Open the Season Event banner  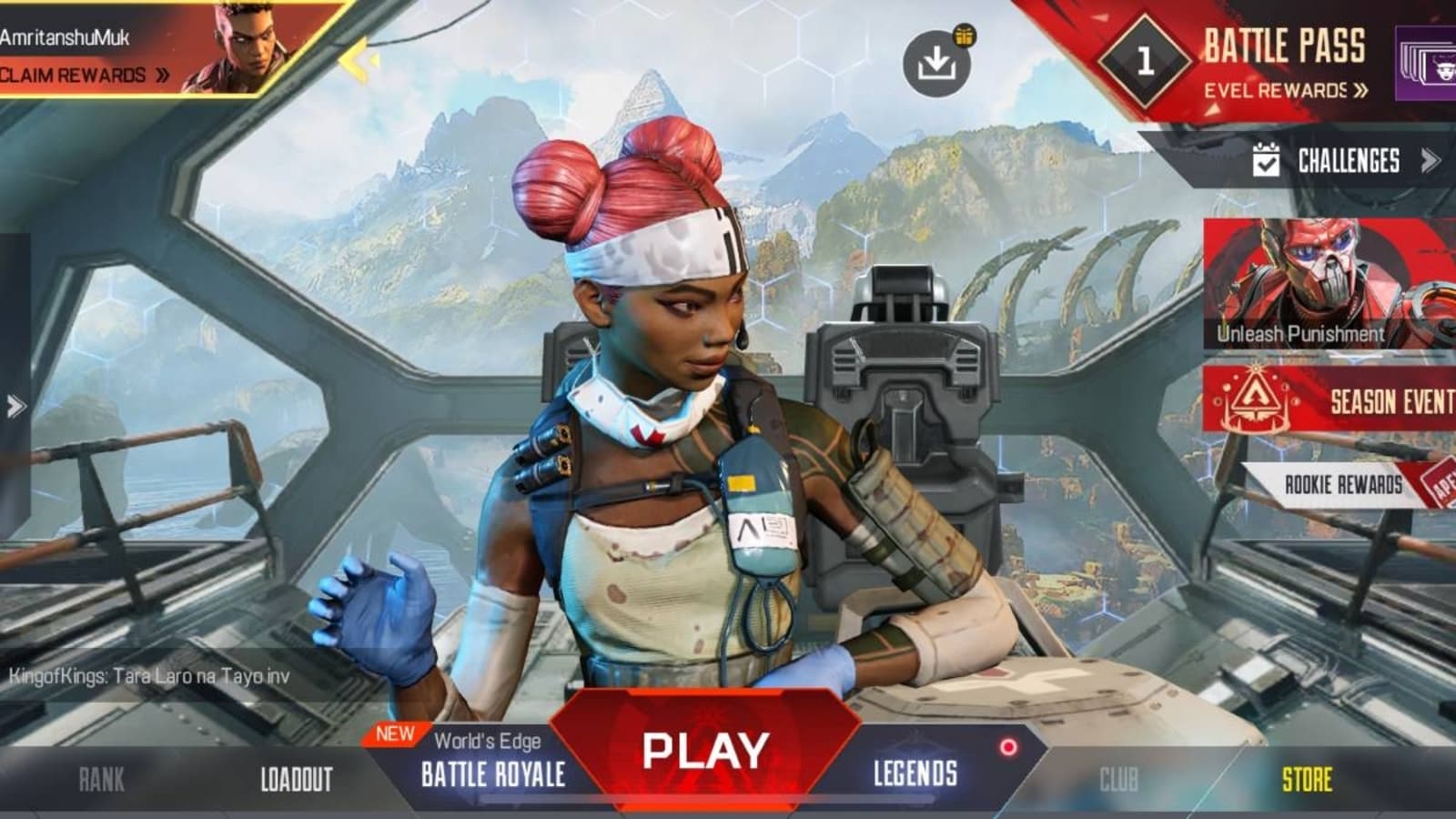1329,400
